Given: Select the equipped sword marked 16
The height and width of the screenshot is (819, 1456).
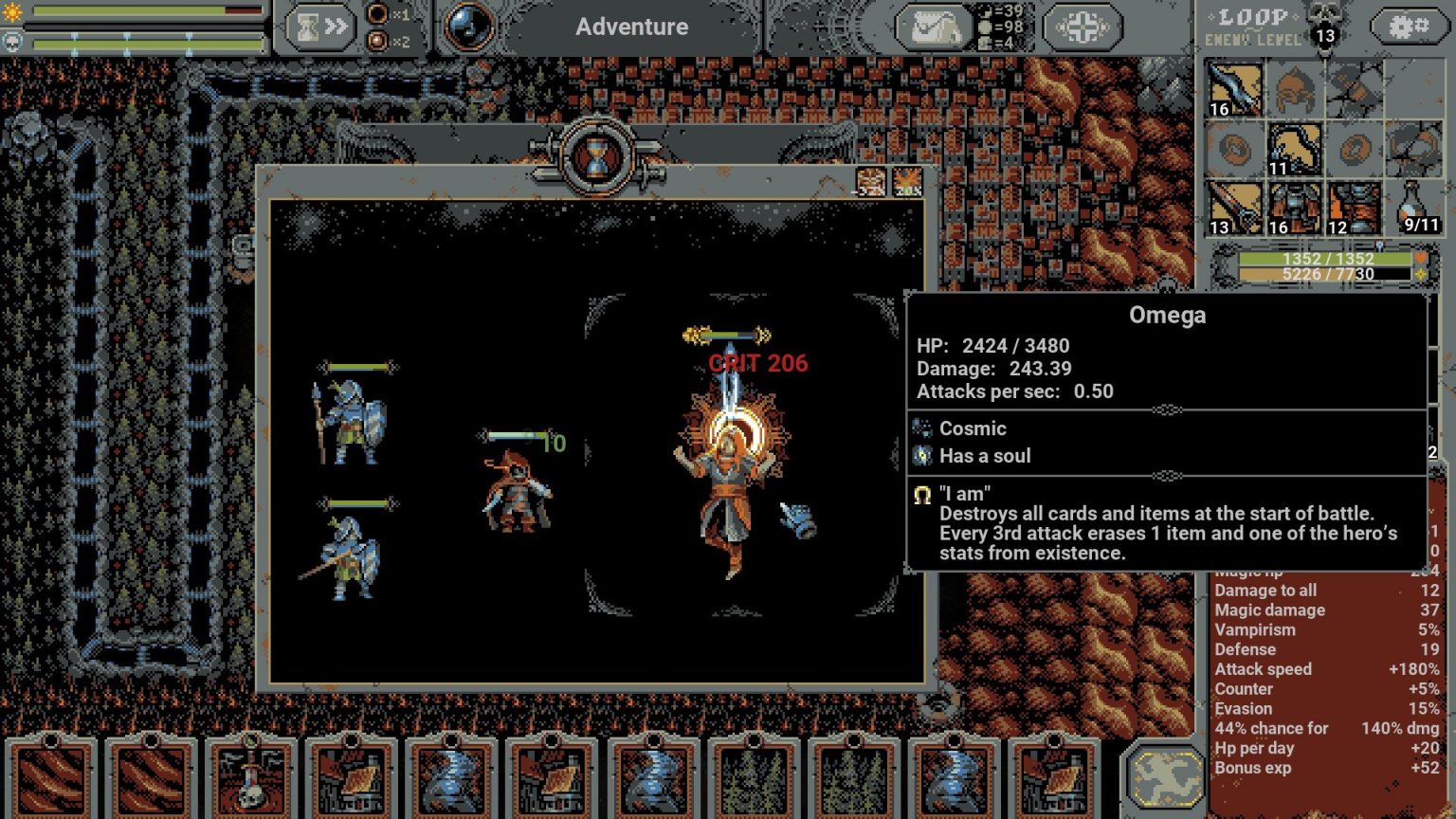Looking at the screenshot, I should point(1234,90).
